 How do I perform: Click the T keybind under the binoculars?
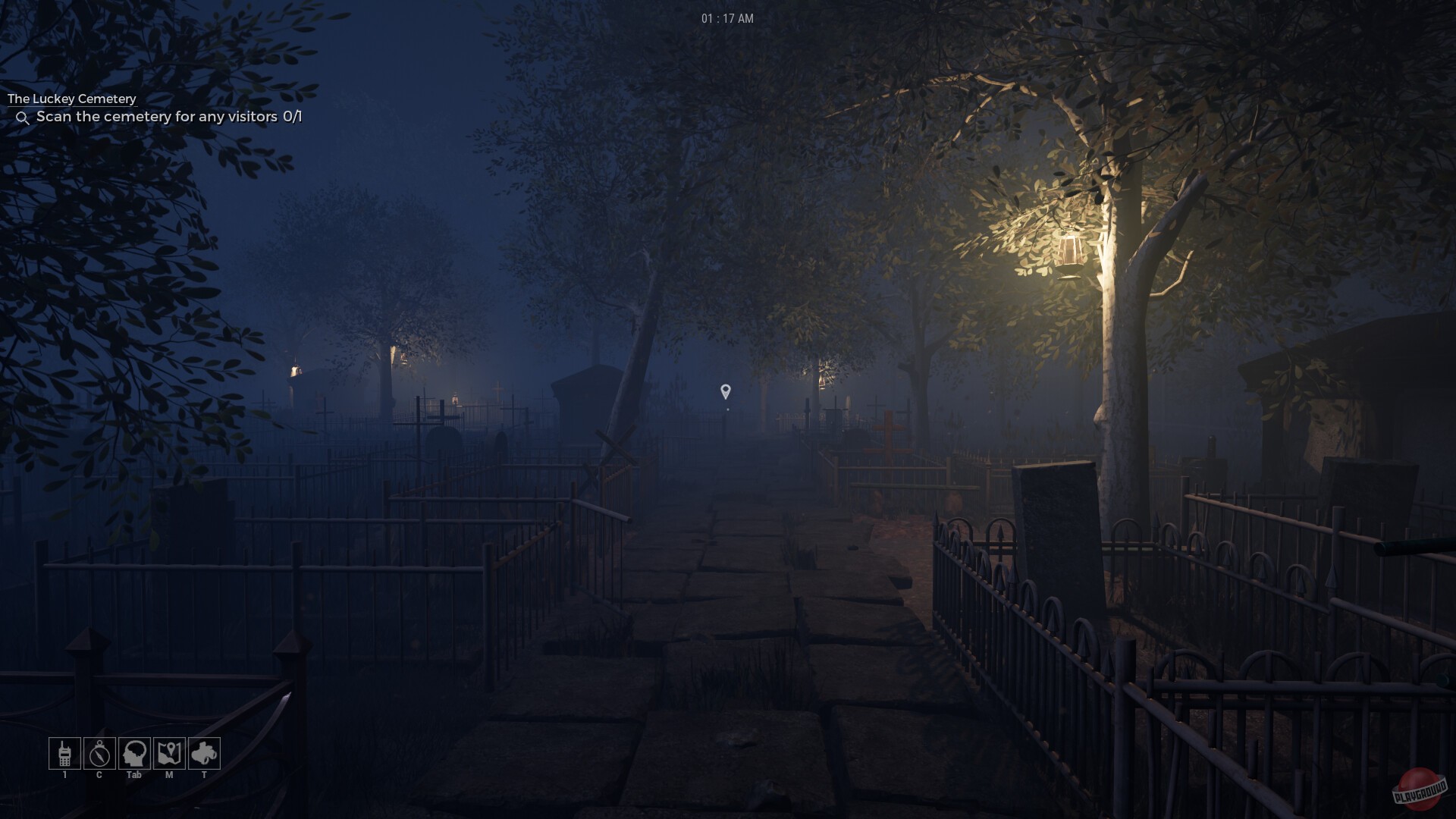(203, 776)
